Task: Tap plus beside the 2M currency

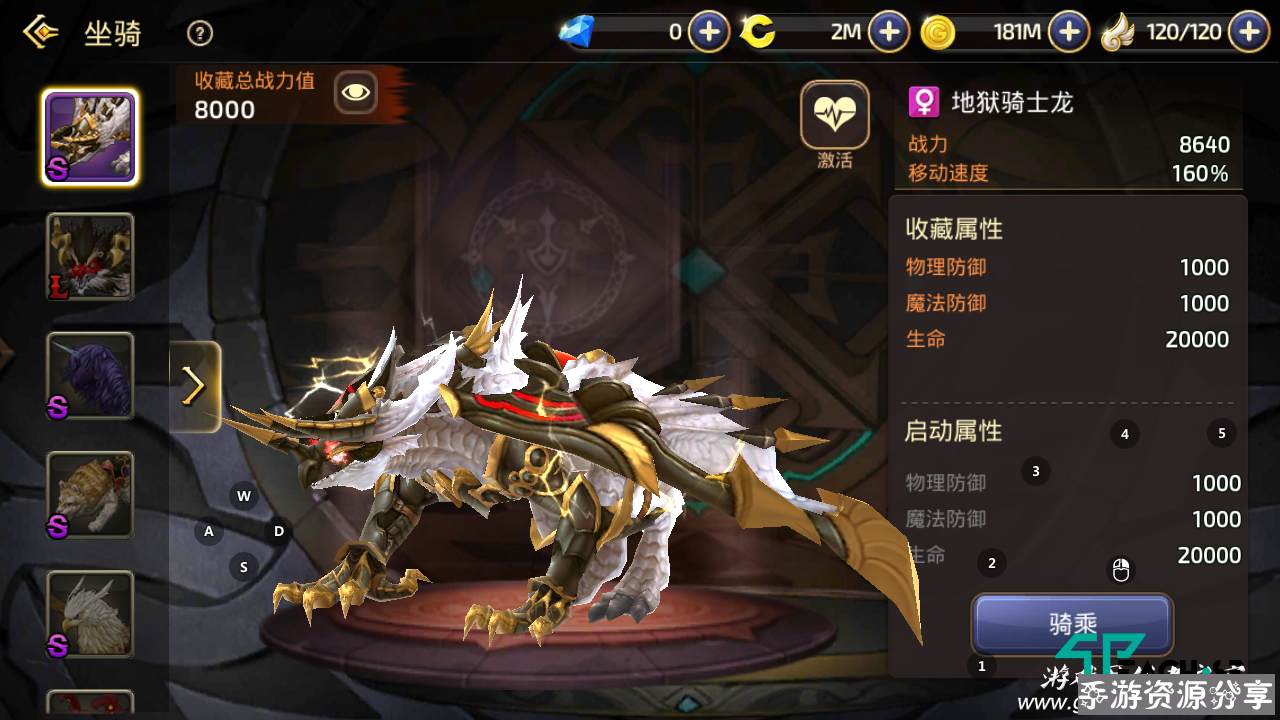Action: coord(888,32)
